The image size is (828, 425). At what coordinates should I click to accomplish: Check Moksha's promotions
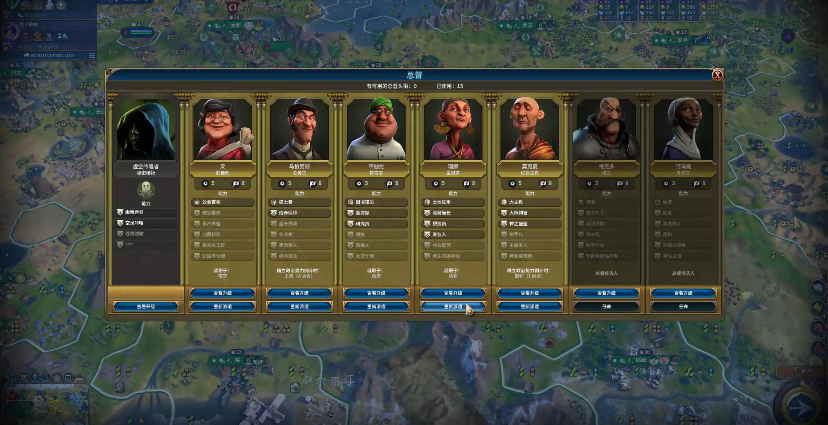pos(528,293)
